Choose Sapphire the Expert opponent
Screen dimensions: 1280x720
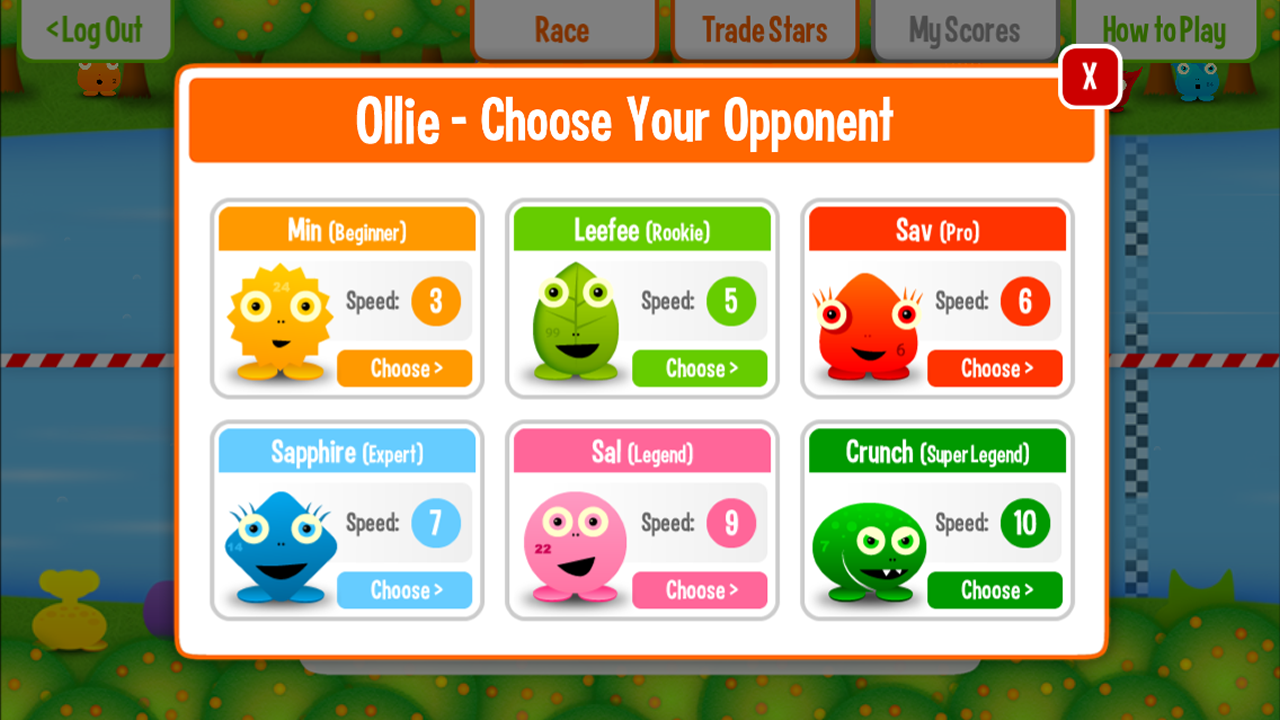[404, 590]
